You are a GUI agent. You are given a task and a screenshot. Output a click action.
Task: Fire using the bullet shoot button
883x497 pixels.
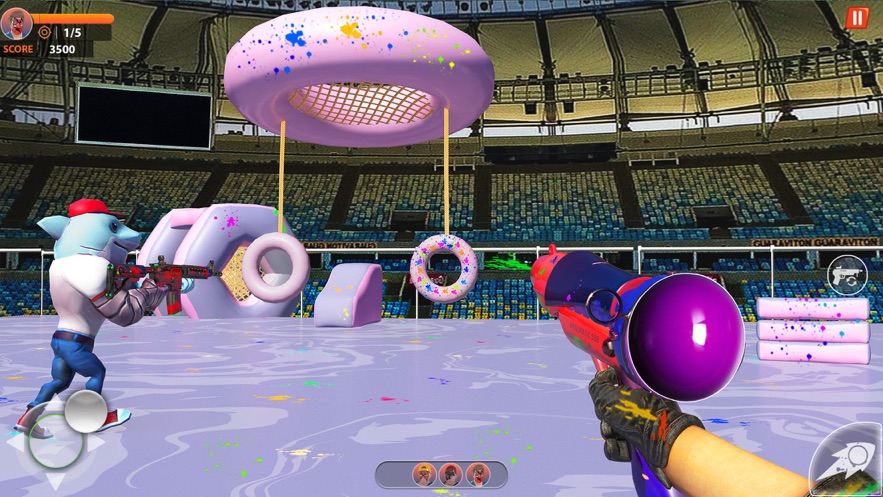pyautogui.click(x=846, y=462)
